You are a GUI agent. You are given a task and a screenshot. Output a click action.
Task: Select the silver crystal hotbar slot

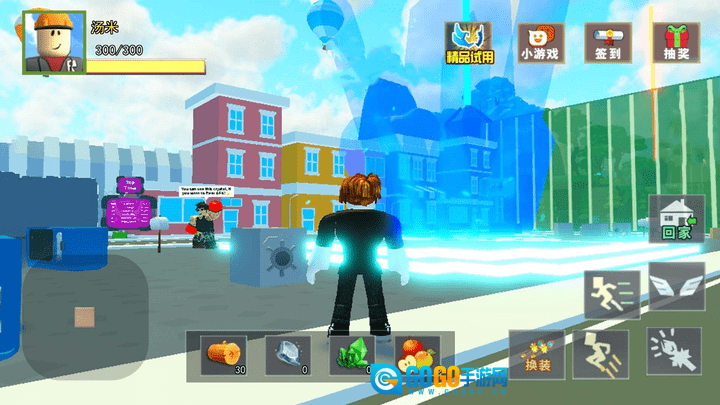coord(288,356)
